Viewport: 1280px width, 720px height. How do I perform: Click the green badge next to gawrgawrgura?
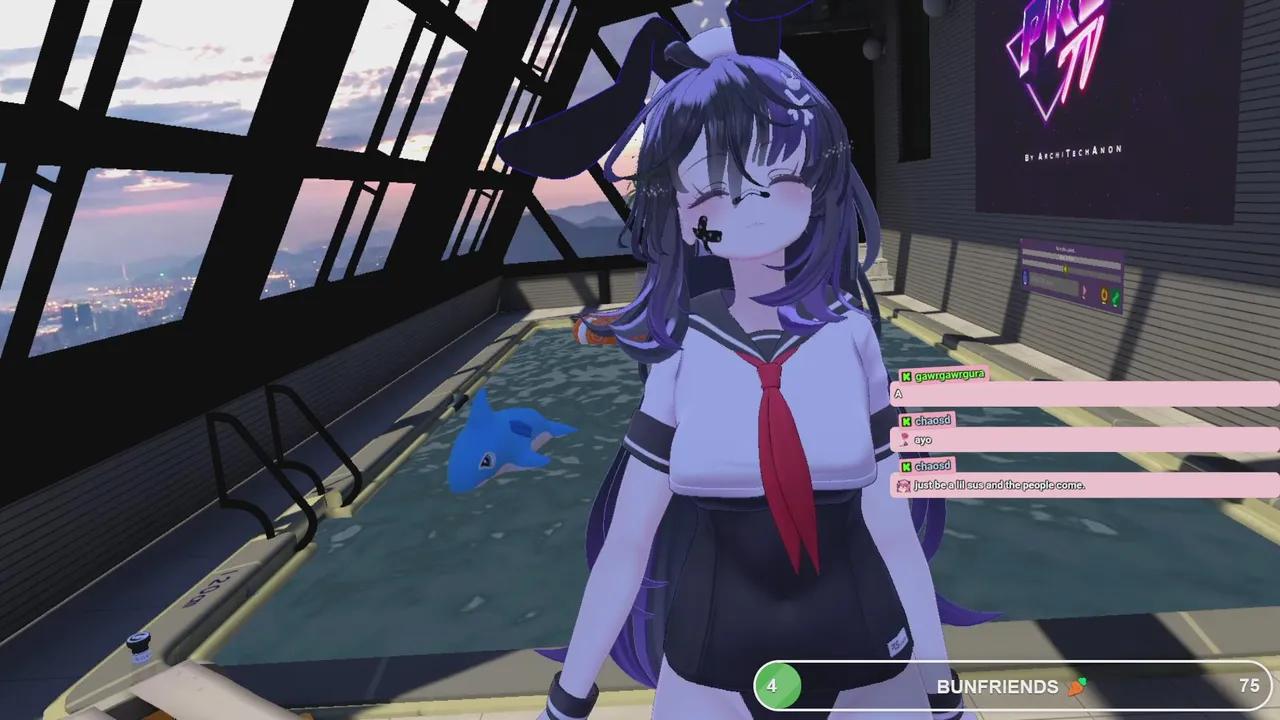906,377
